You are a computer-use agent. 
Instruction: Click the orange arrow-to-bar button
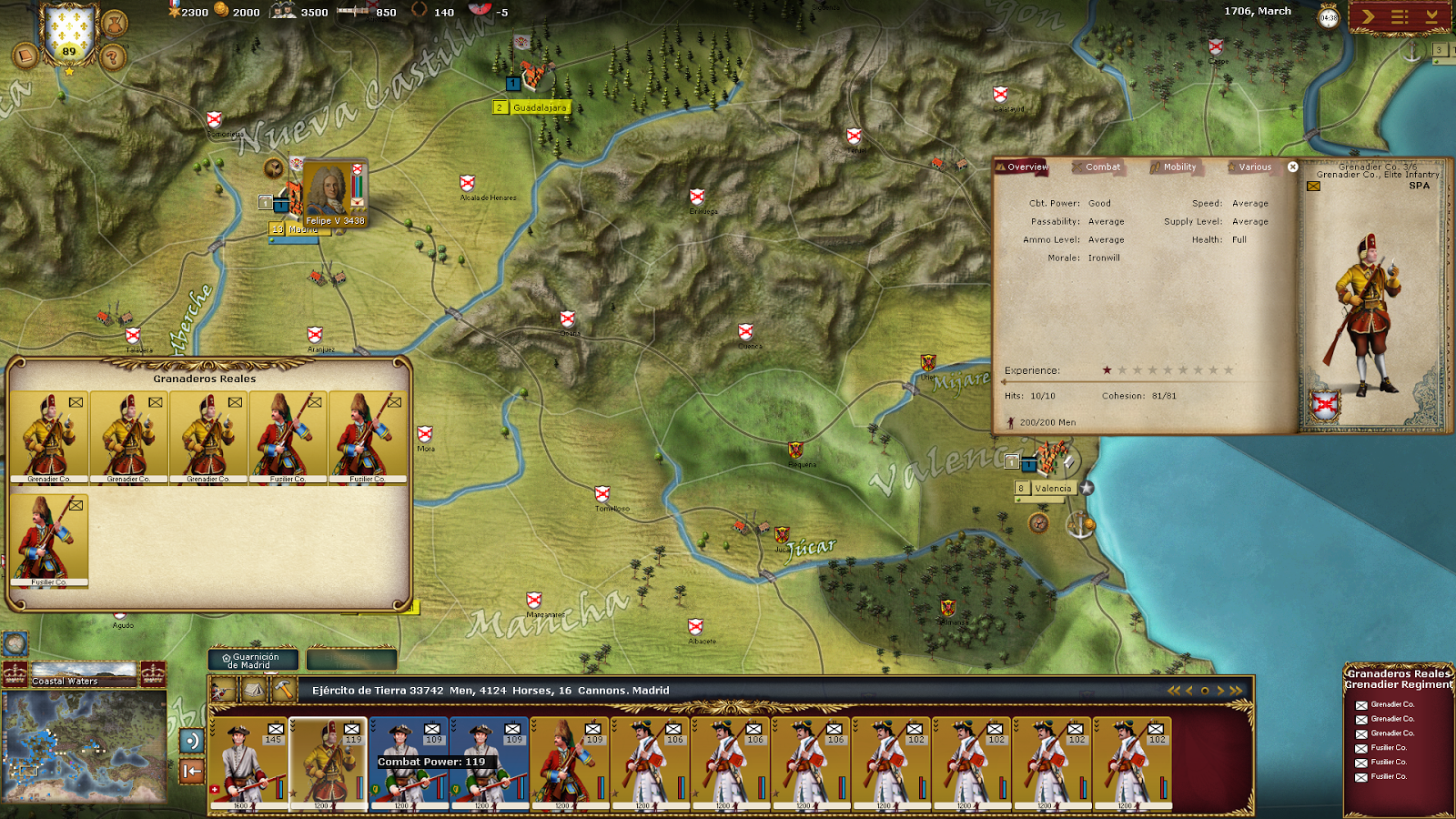[x=192, y=772]
